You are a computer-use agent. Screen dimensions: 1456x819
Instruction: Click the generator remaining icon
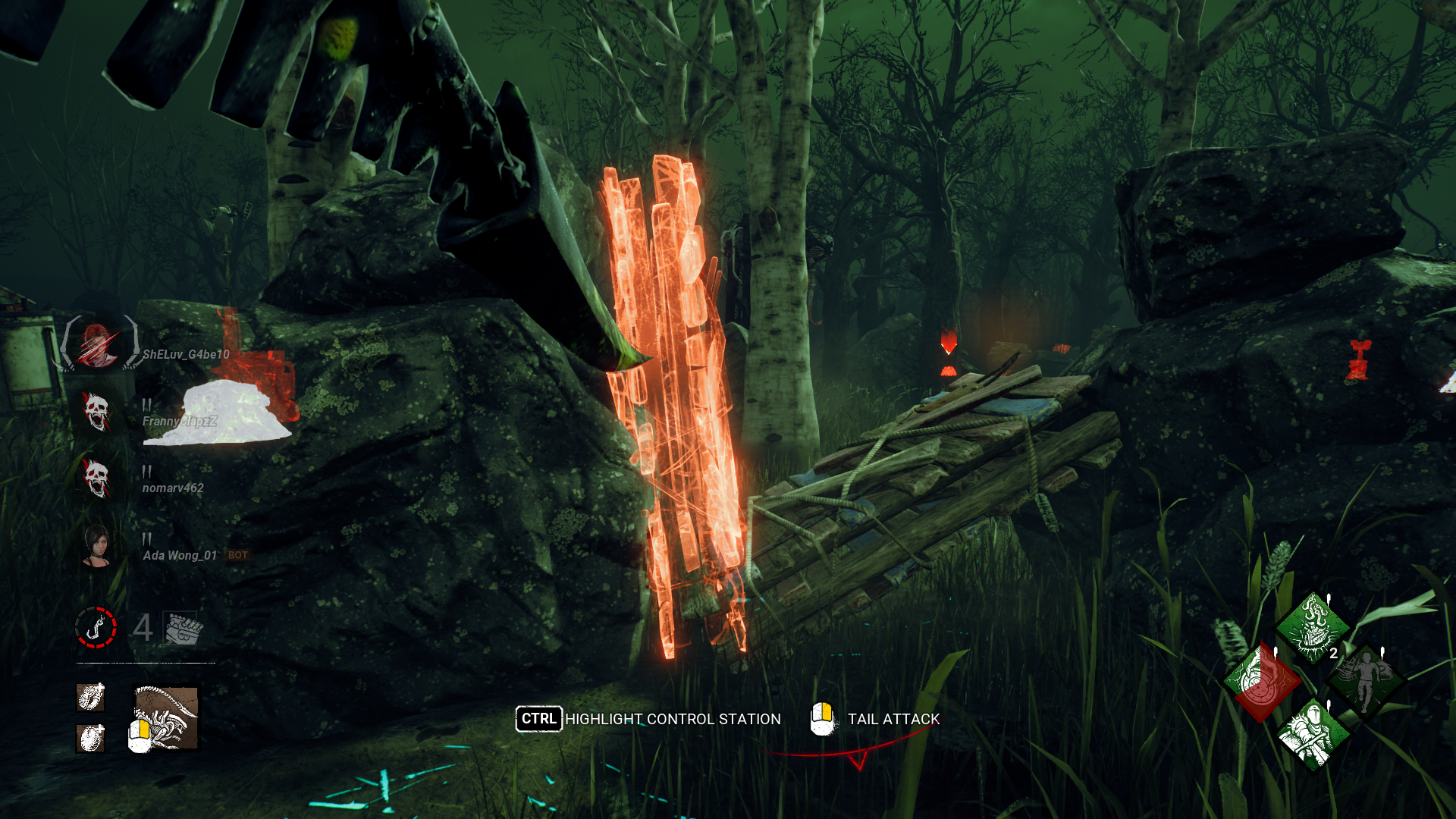click(x=182, y=628)
